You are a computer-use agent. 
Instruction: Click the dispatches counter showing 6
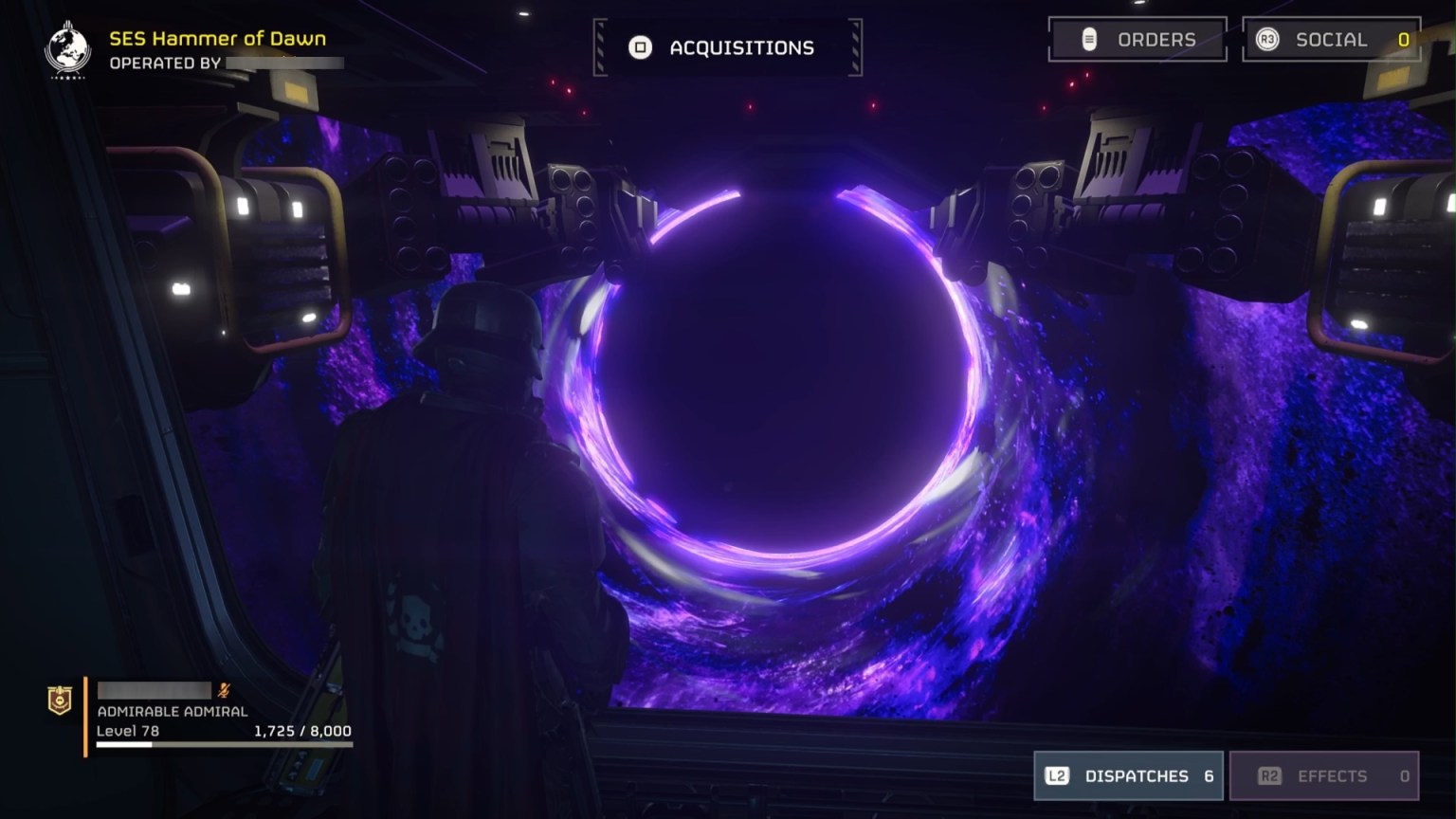click(x=1209, y=775)
